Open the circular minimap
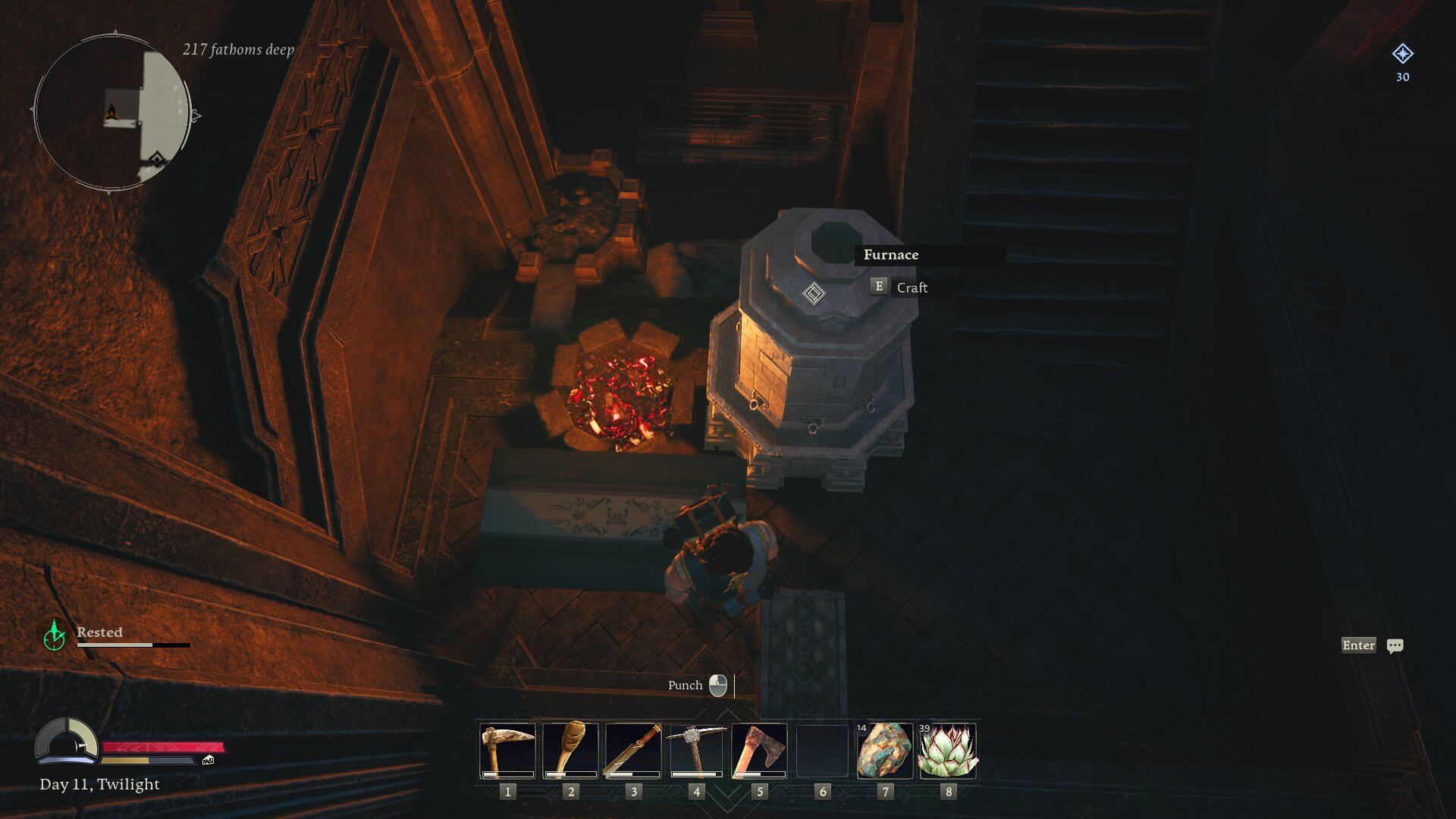1456x819 pixels. click(111, 114)
